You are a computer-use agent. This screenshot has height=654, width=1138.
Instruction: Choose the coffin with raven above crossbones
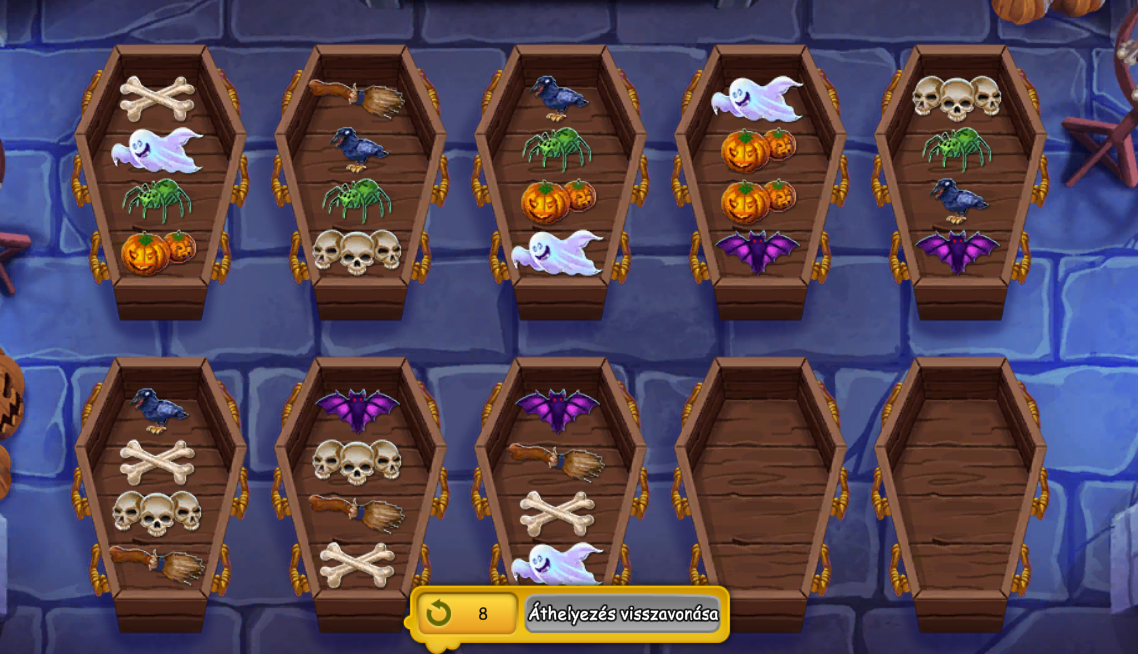click(160, 492)
